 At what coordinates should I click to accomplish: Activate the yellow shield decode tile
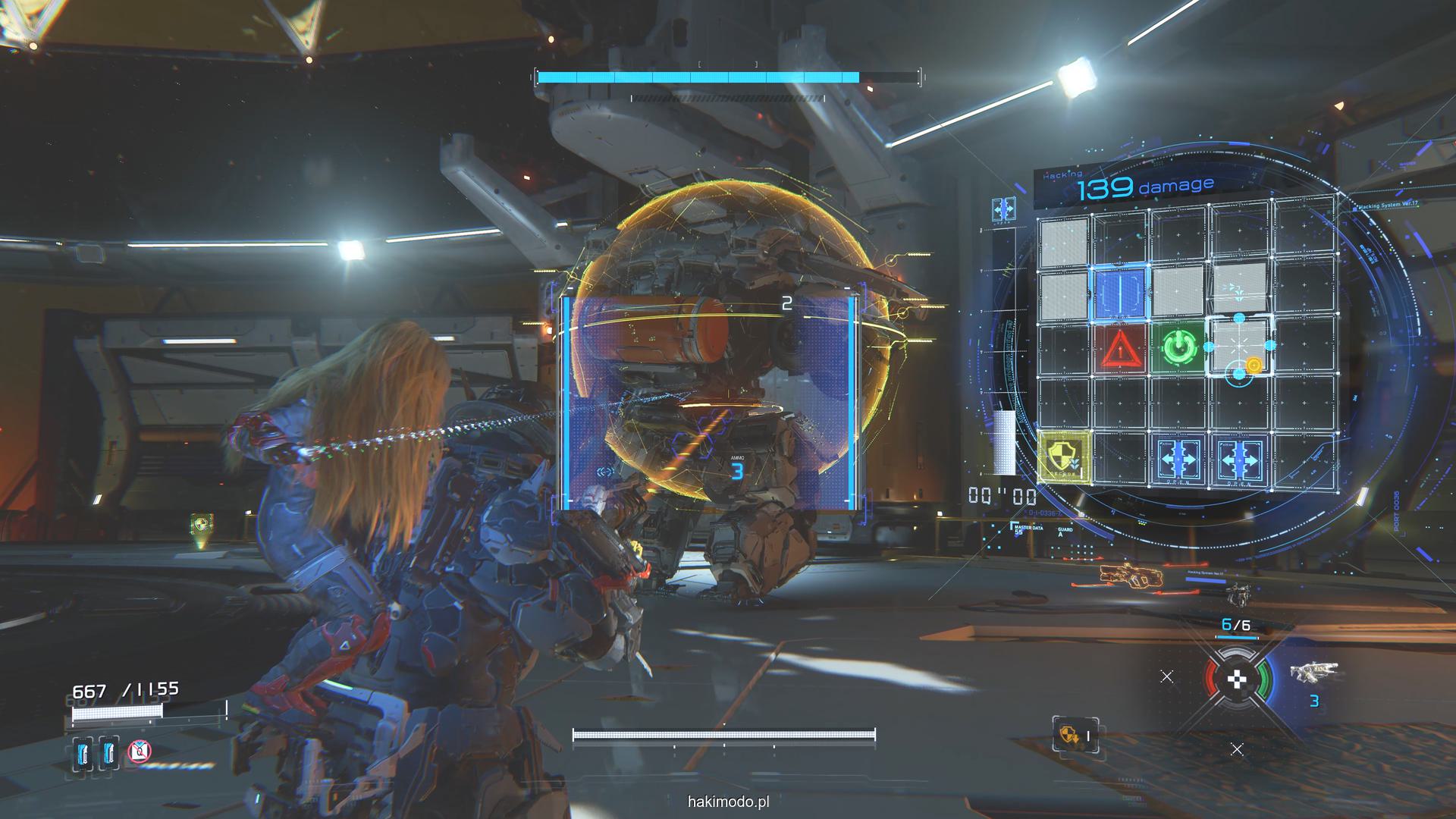[x=1064, y=457]
